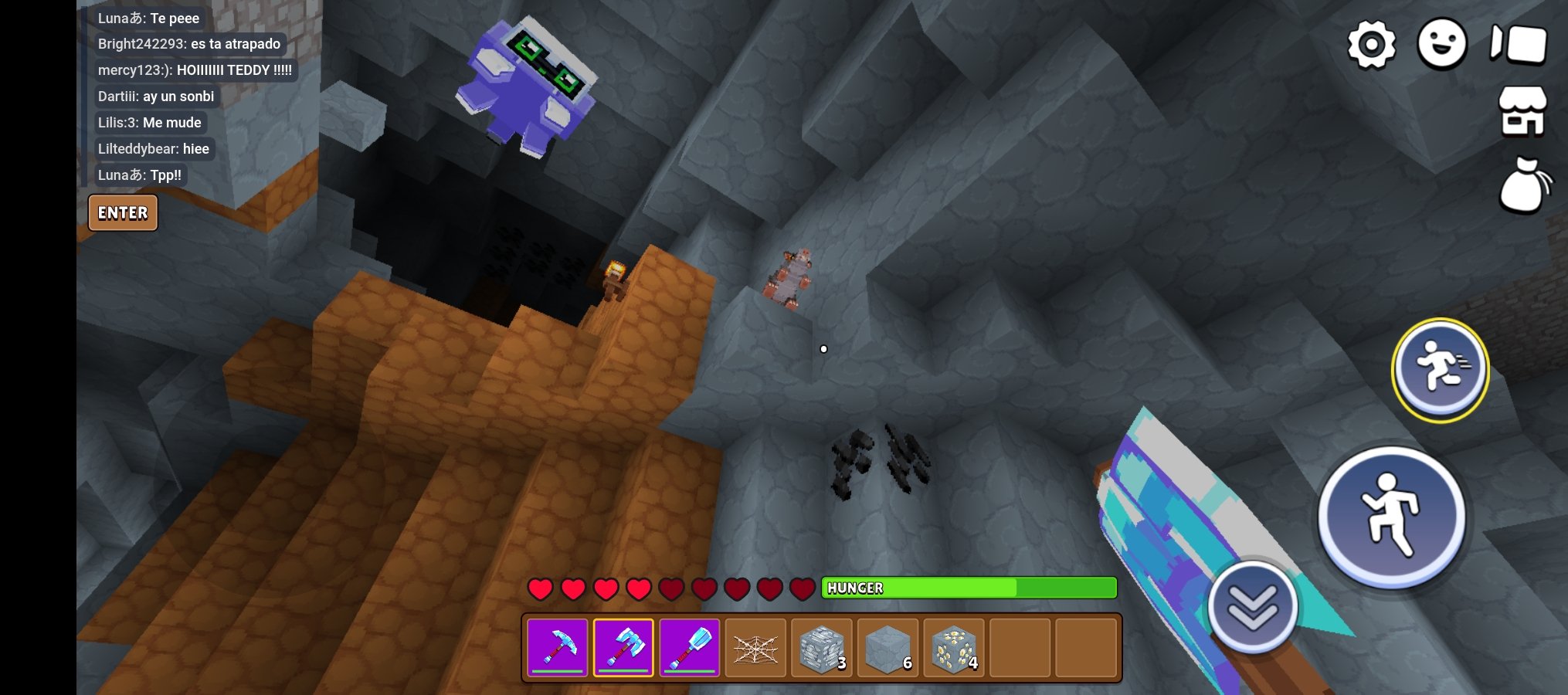Choose the stone ore stack of 3
The height and width of the screenshot is (695, 1568).
click(x=822, y=647)
